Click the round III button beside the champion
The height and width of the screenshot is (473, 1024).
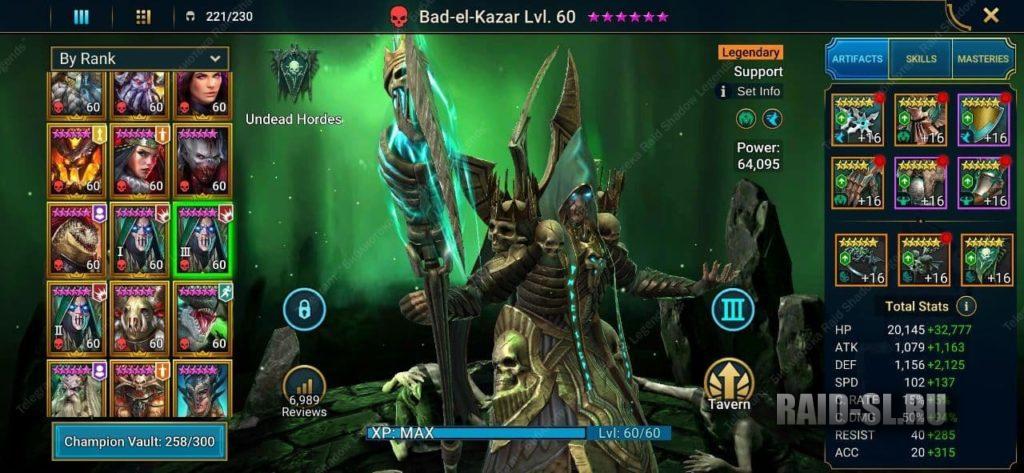coord(733,309)
